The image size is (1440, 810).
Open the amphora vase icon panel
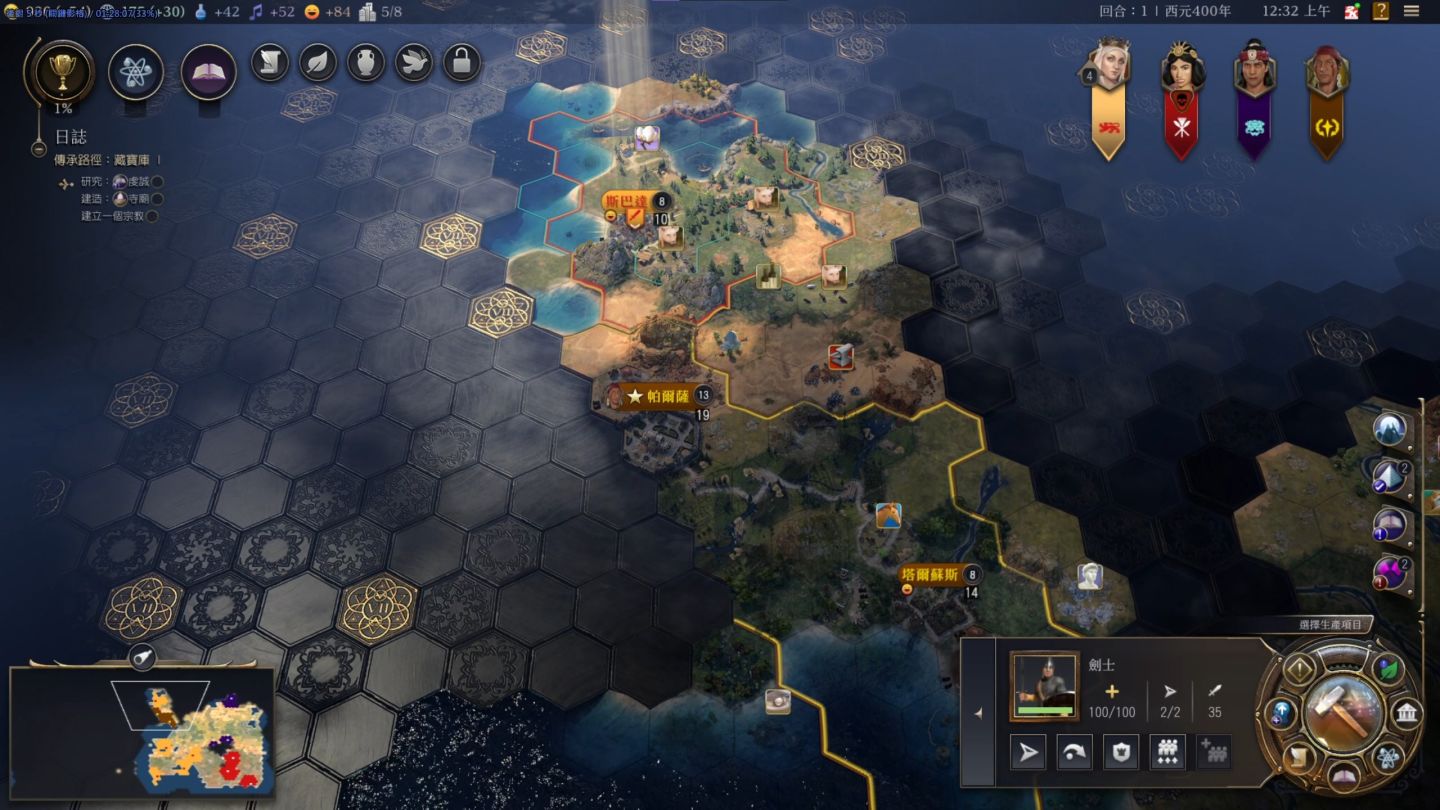366,62
